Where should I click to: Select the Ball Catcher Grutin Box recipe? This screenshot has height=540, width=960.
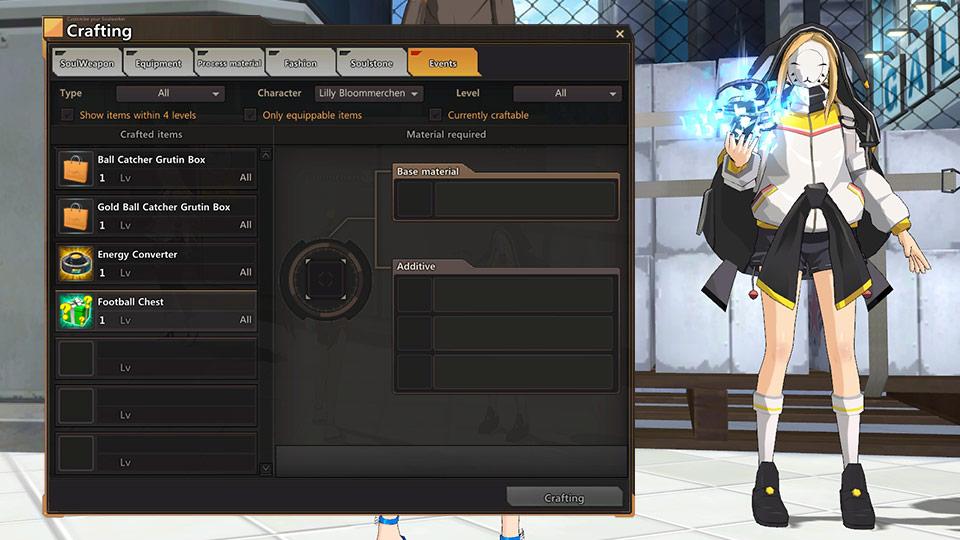point(156,169)
